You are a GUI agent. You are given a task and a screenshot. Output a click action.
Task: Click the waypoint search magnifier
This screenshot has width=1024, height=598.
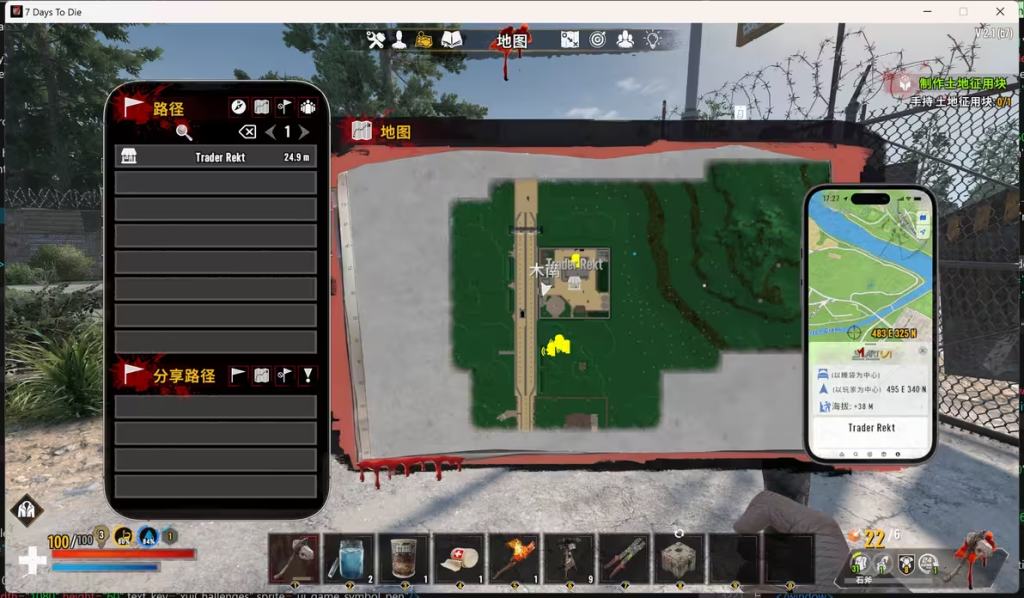point(184,132)
